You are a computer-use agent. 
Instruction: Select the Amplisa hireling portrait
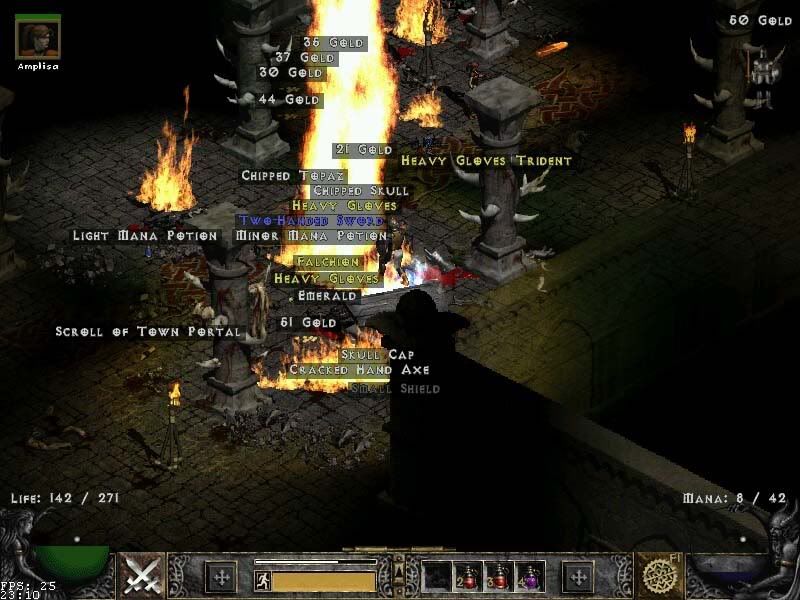coord(38,36)
